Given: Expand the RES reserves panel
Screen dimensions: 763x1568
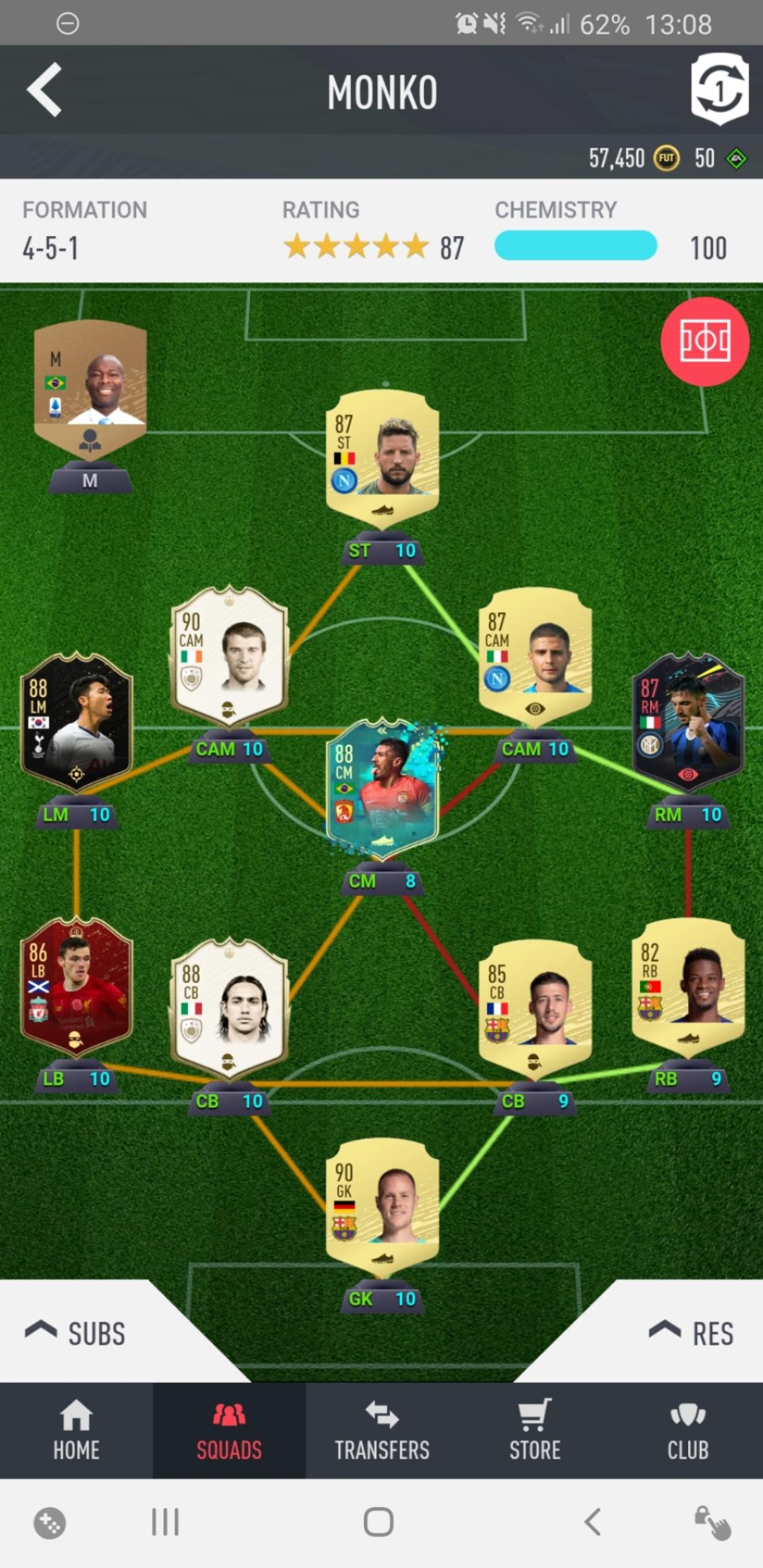Looking at the screenshot, I should [692, 1332].
